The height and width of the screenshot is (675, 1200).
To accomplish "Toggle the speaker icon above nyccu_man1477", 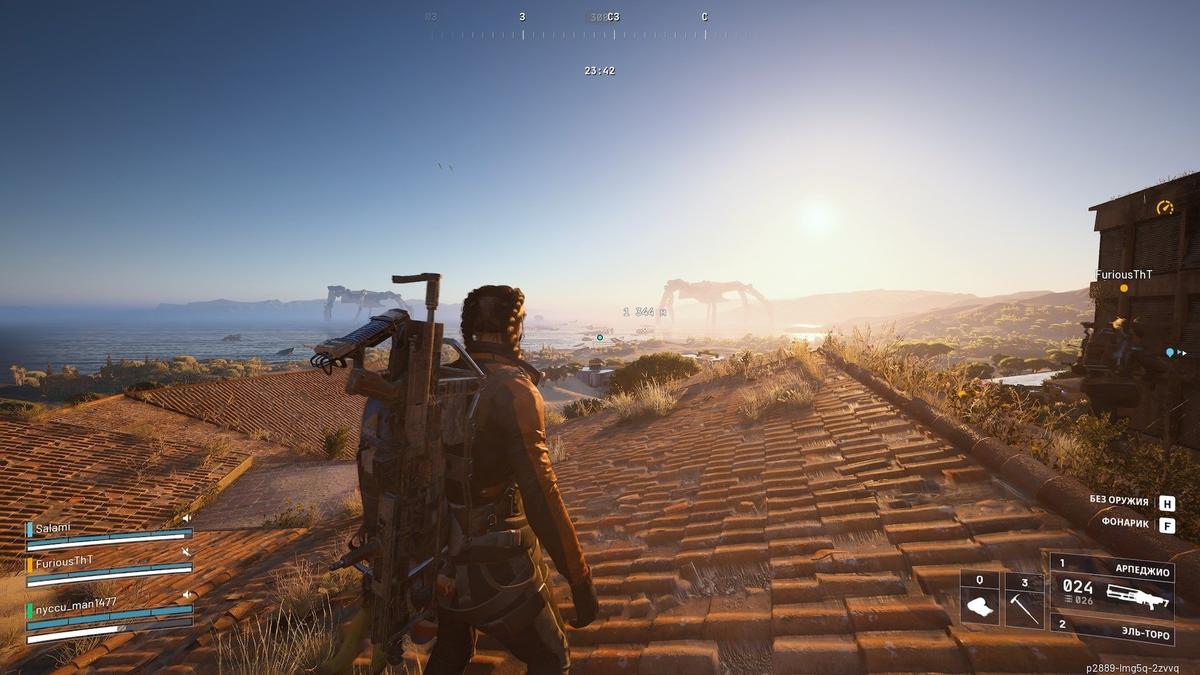I will click(x=186, y=595).
